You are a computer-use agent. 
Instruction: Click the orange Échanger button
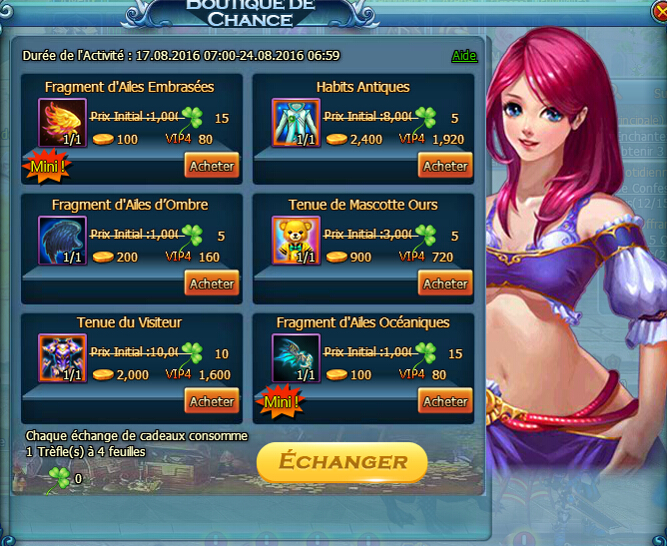[342, 462]
